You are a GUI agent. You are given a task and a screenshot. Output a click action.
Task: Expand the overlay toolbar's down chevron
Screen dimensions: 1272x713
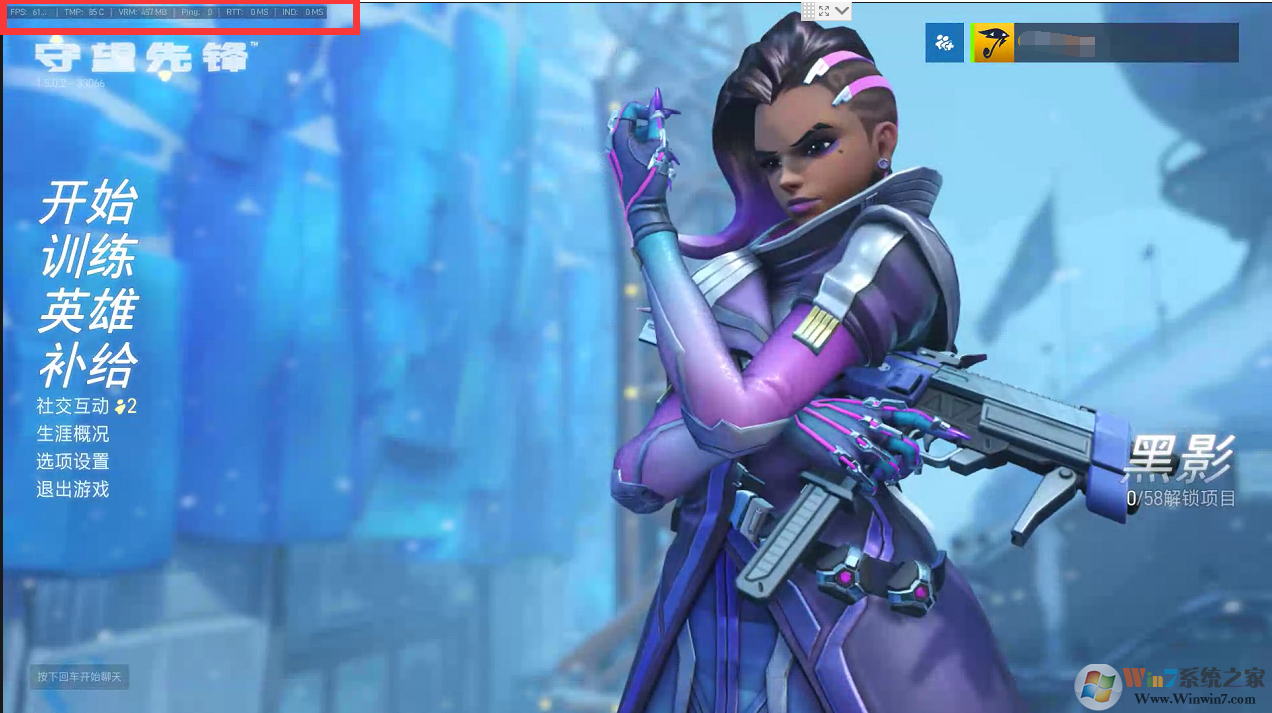[843, 10]
